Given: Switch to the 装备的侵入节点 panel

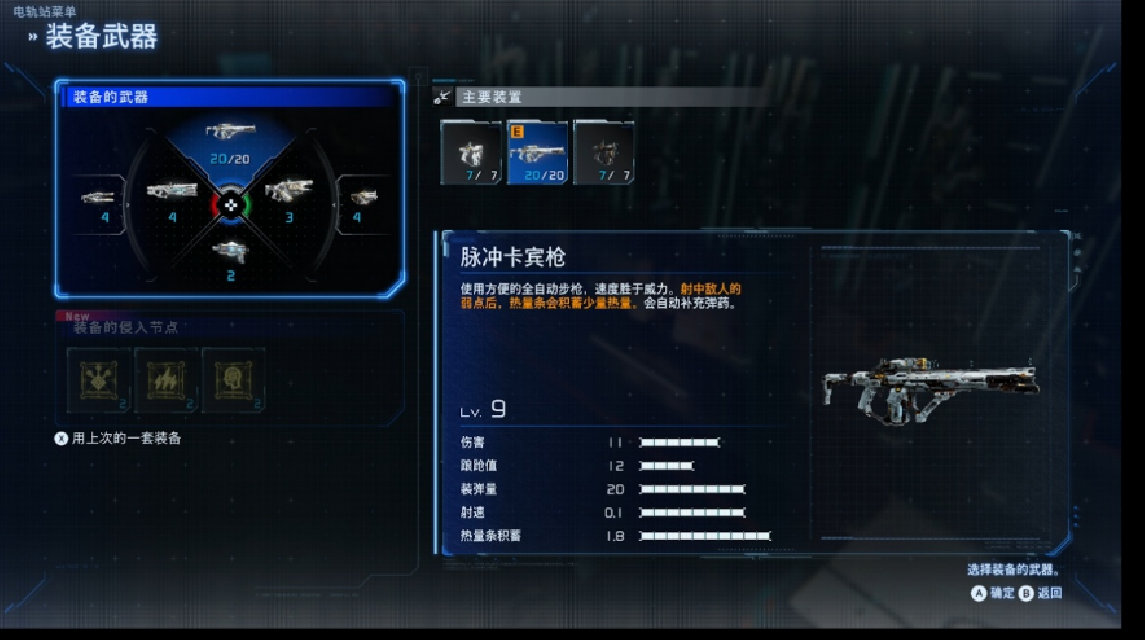Looking at the screenshot, I should [126, 328].
